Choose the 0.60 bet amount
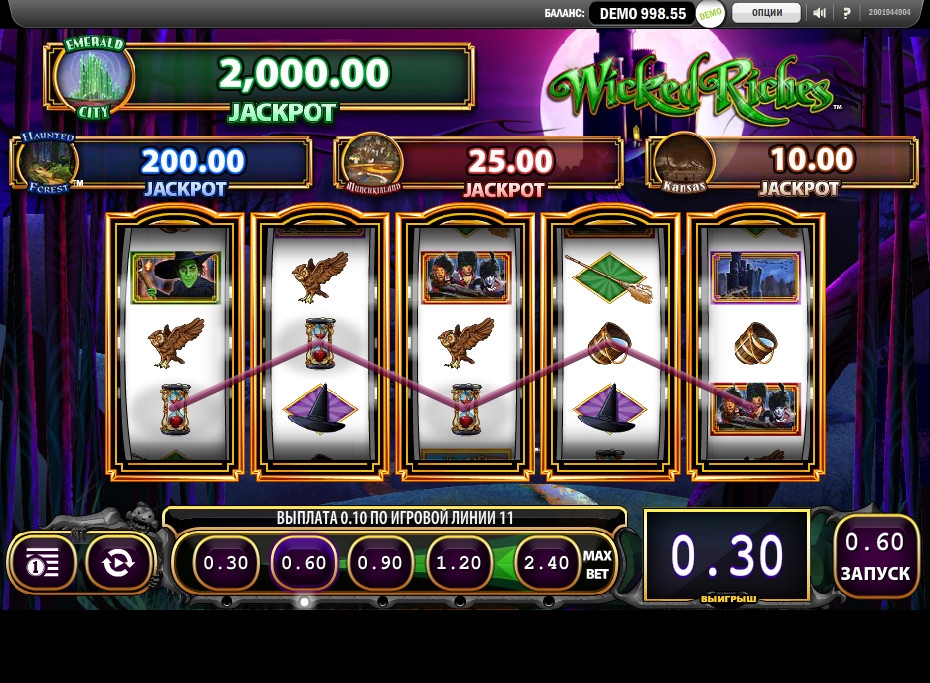 pyautogui.click(x=304, y=563)
